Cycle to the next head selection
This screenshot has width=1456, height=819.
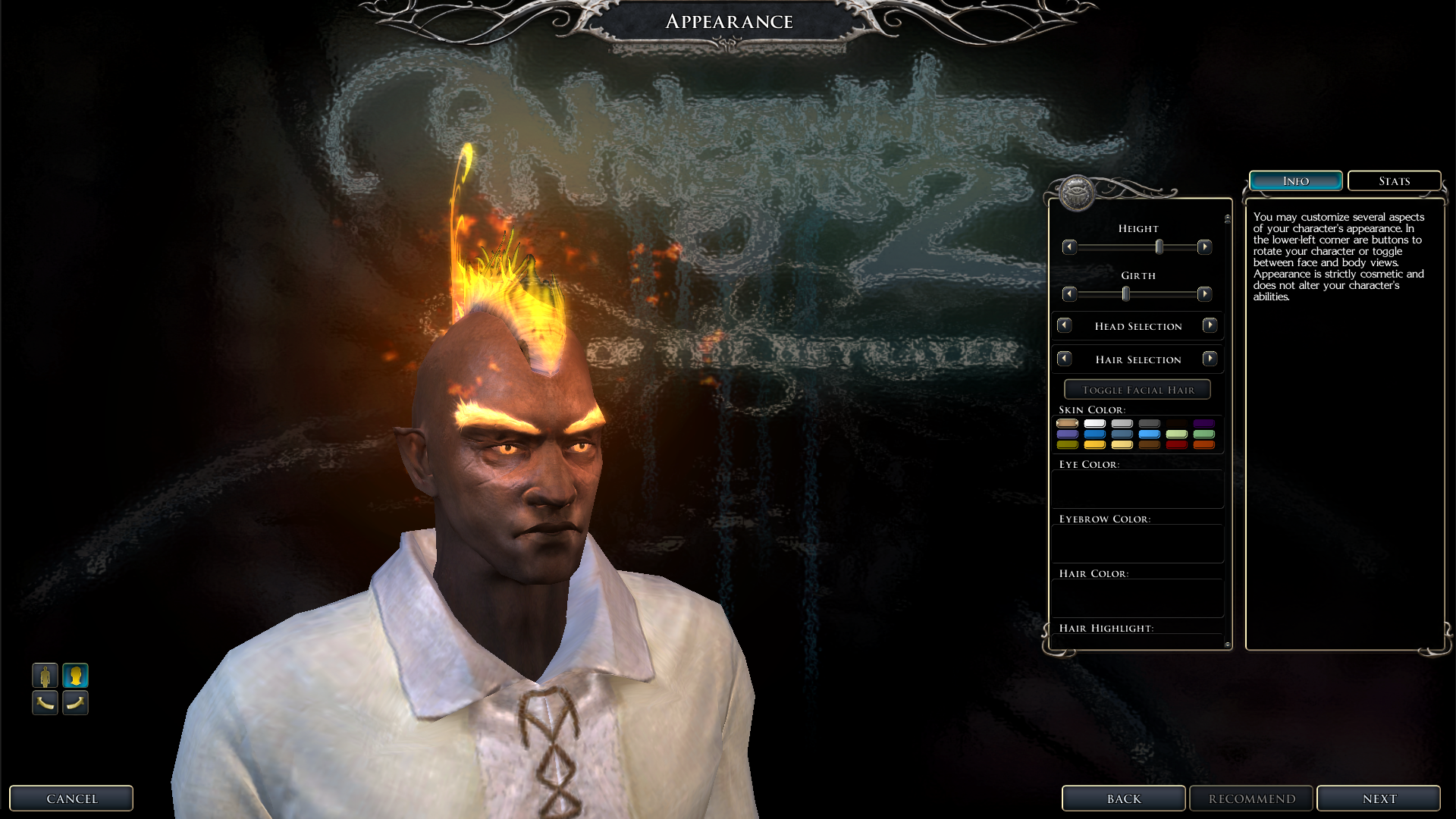1210,325
